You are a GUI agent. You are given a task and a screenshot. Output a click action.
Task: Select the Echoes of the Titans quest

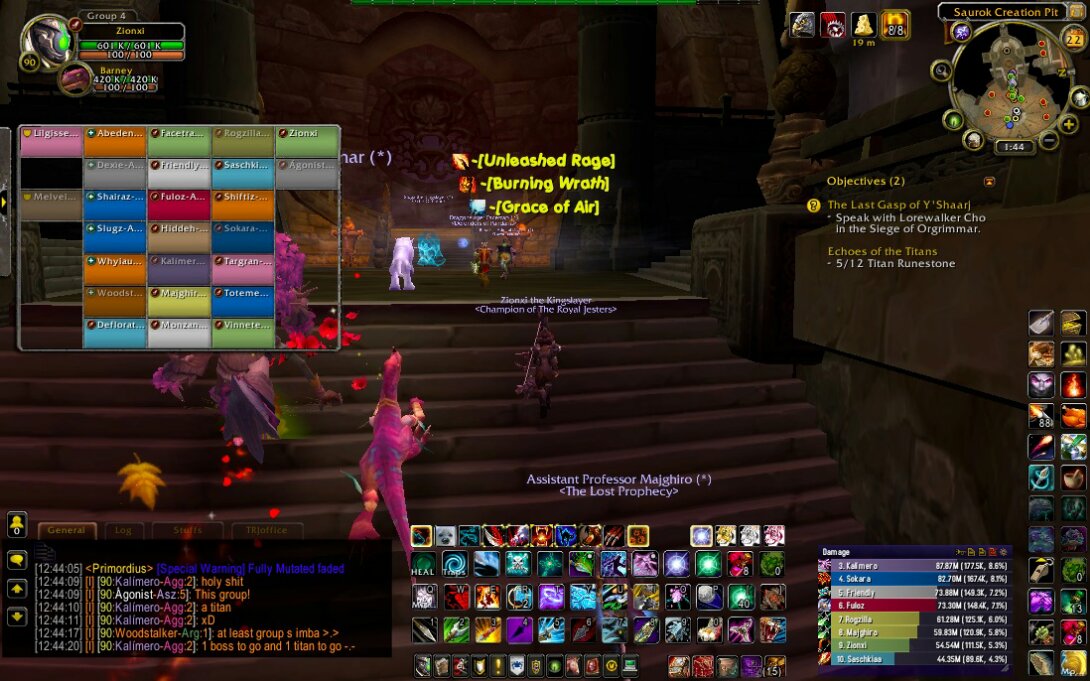pos(882,251)
